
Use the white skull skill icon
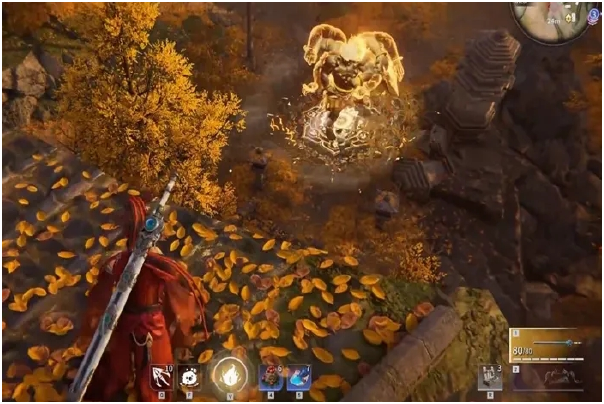pos(190,376)
